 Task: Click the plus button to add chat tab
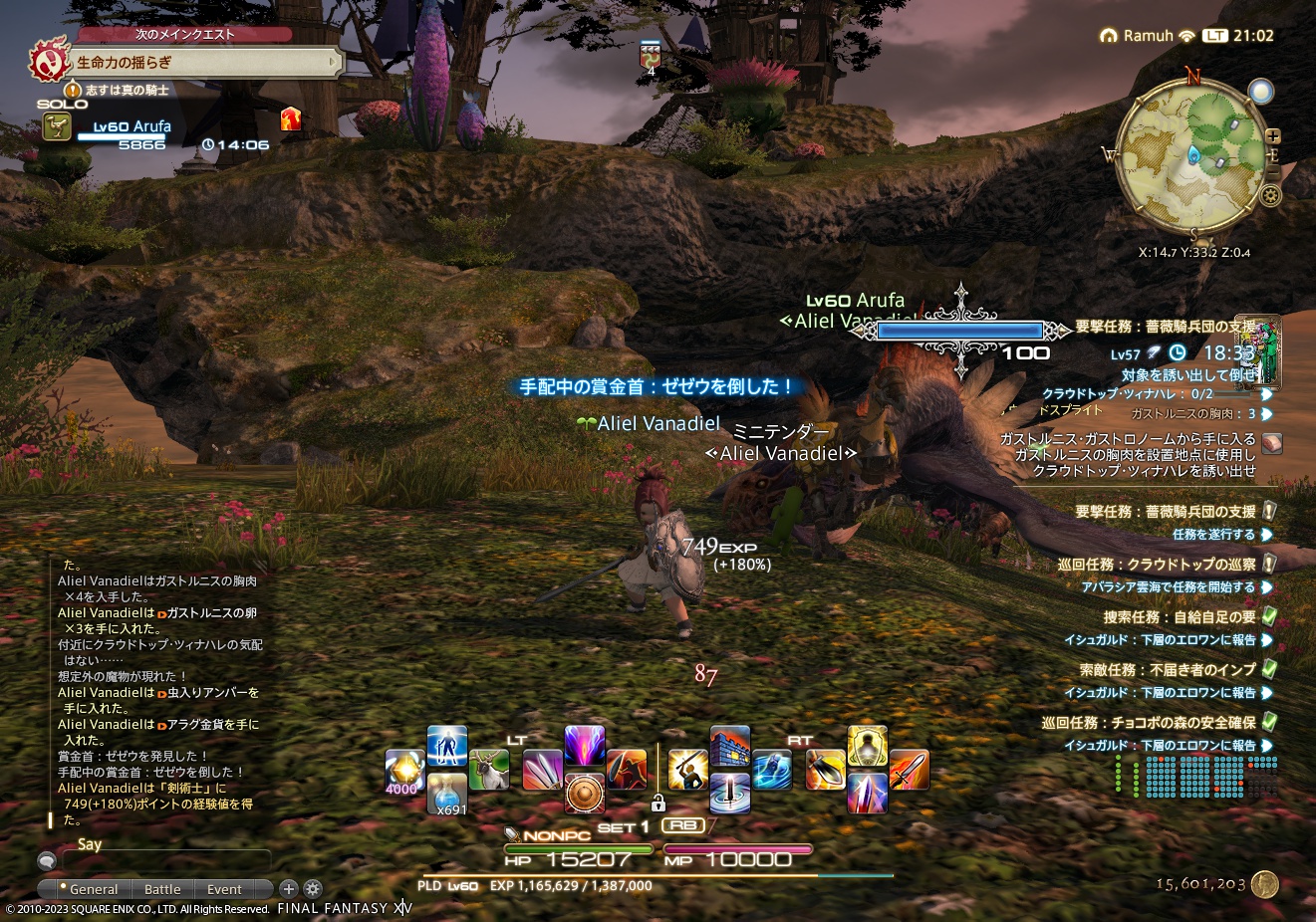(x=288, y=888)
